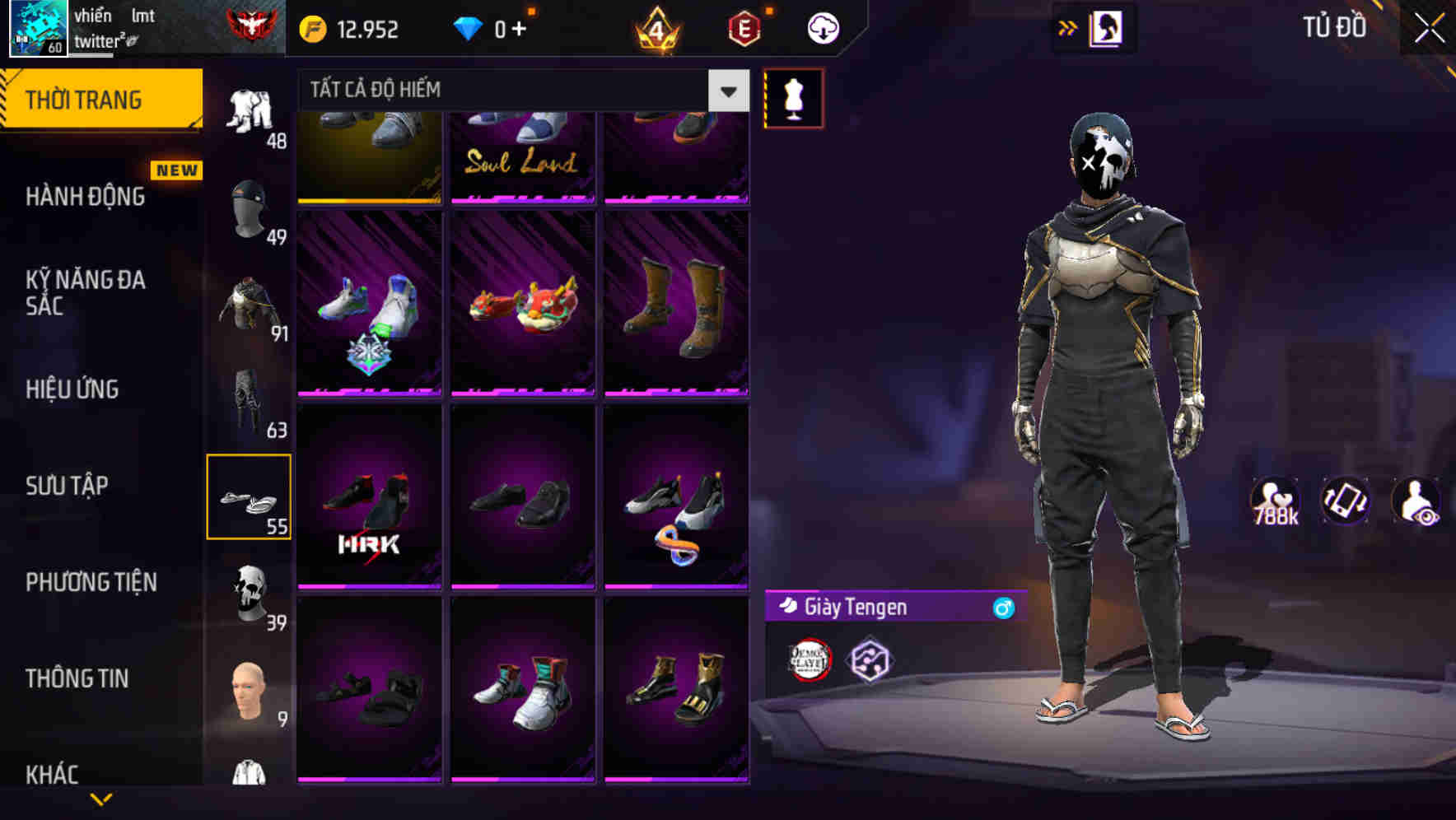Click the yellow progress bar under the gold shoes

[x=369, y=199]
